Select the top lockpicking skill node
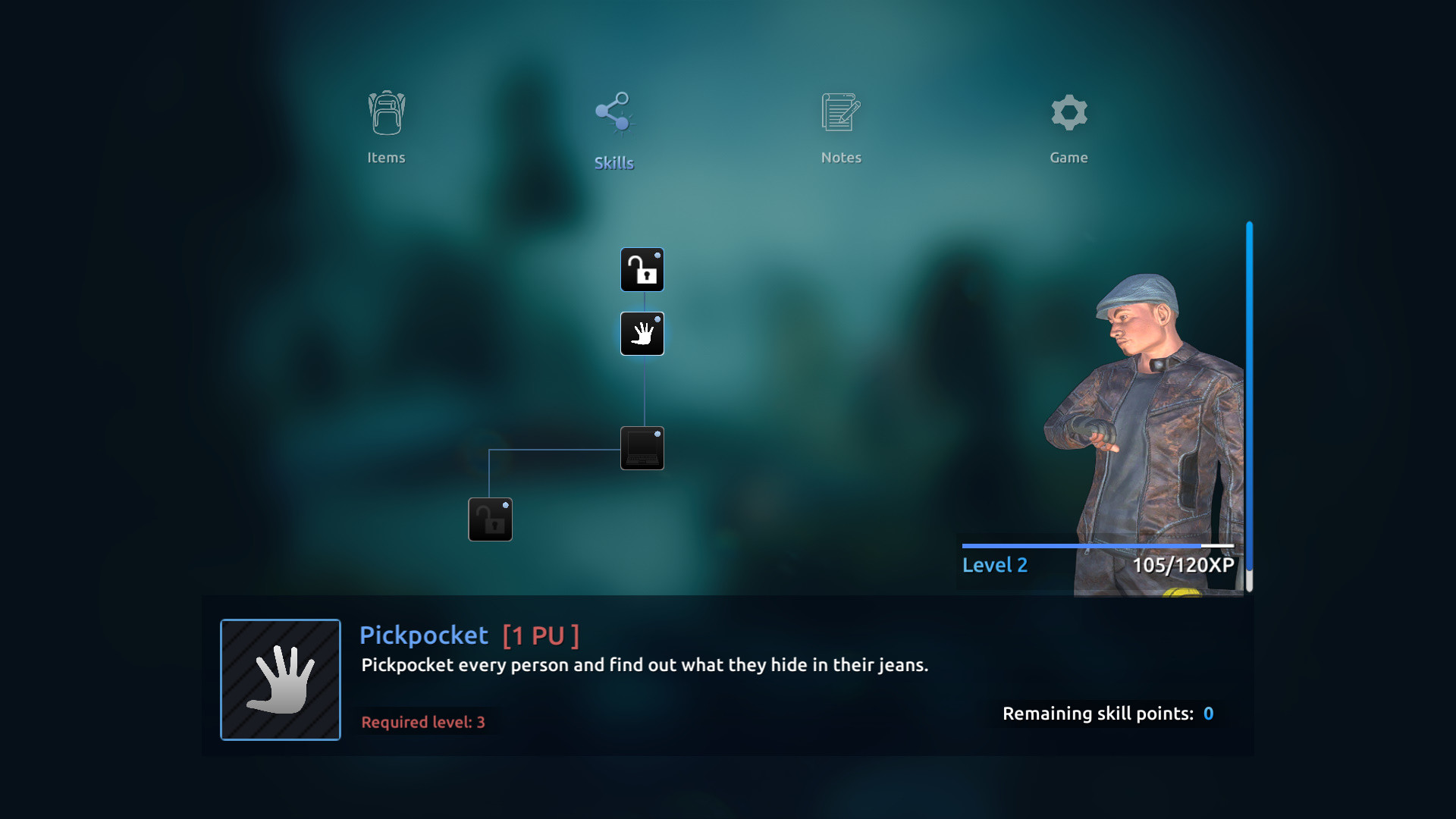Screen dimensions: 1456x819 (x=642, y=269)
